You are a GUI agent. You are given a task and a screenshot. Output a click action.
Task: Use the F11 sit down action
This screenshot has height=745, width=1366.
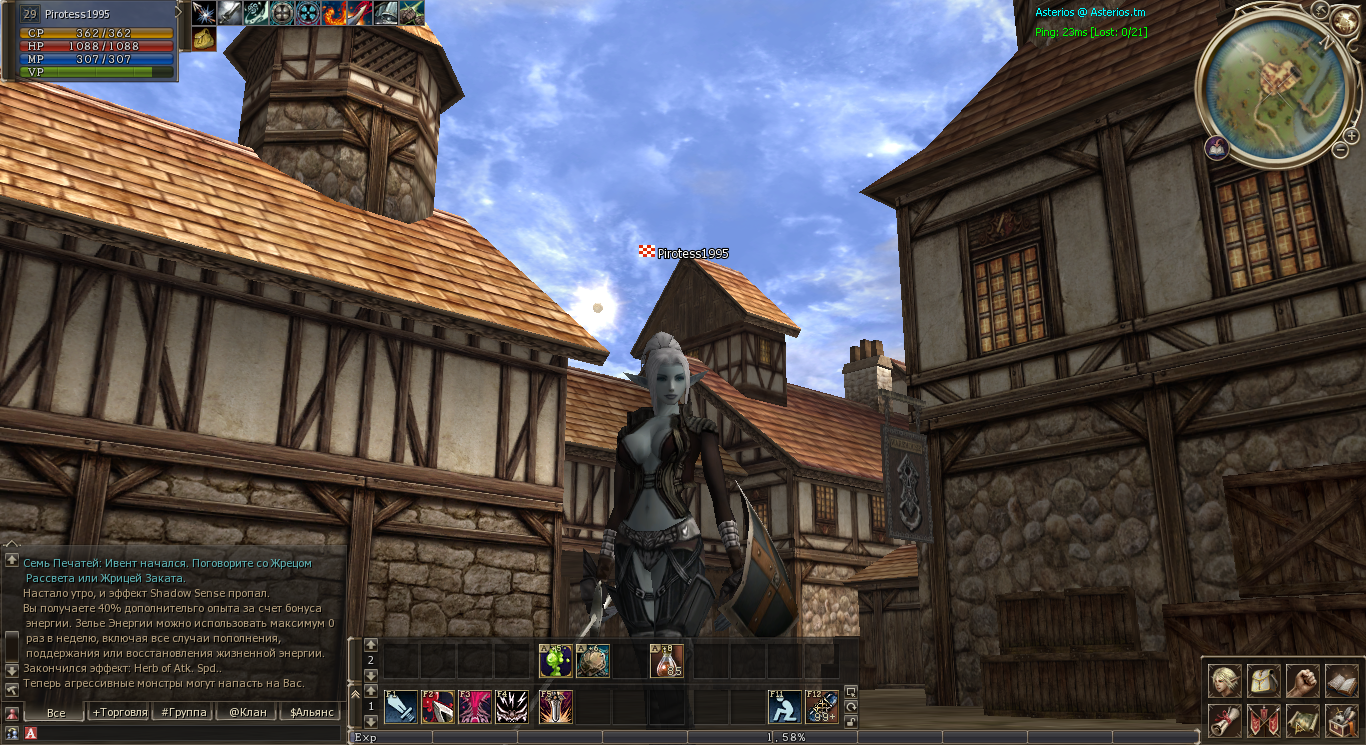pyautogui.click(x=784, y=707)
